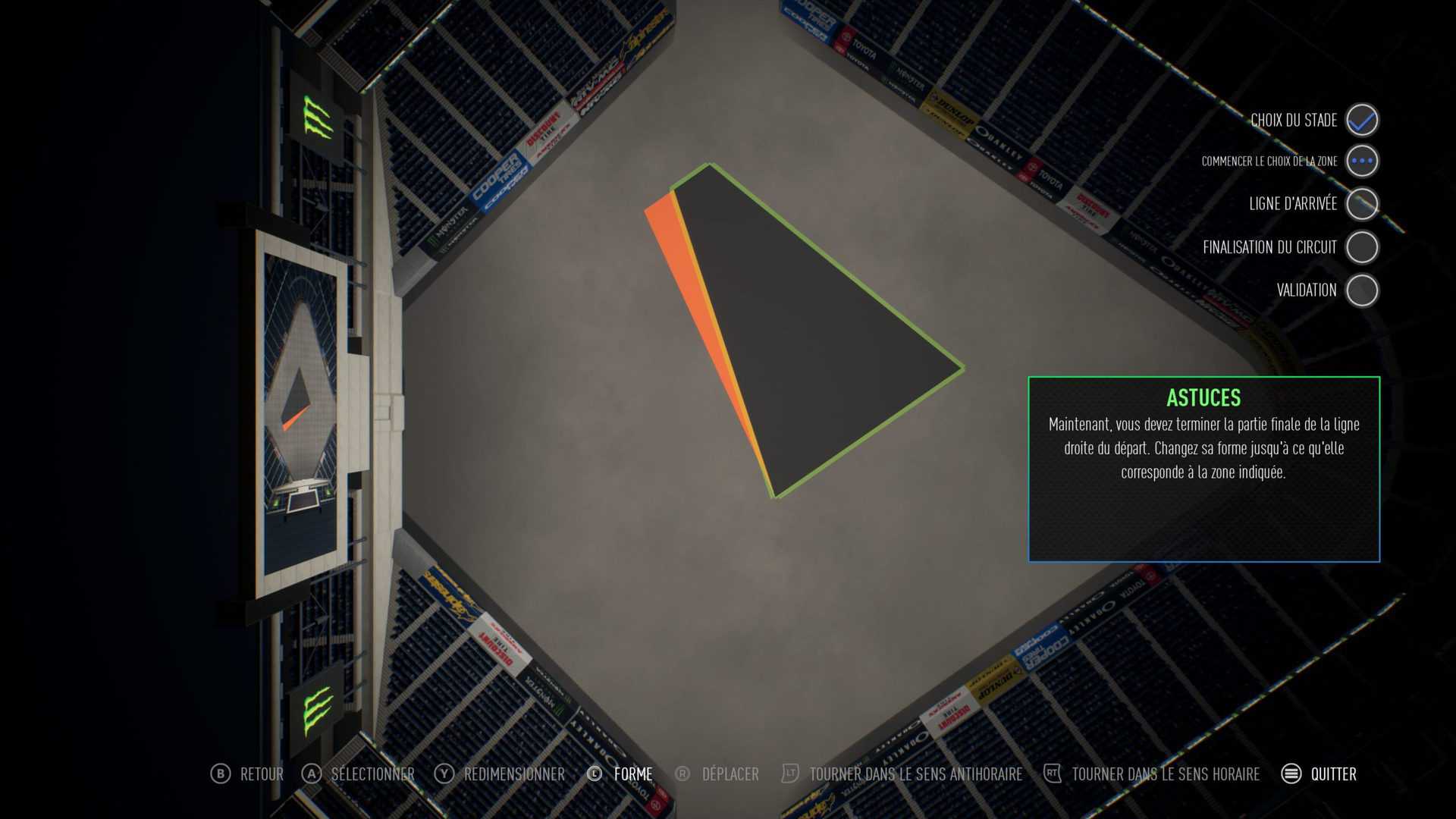
Task: Click the Astuces tips panel
Action: tap(1203, 469)
